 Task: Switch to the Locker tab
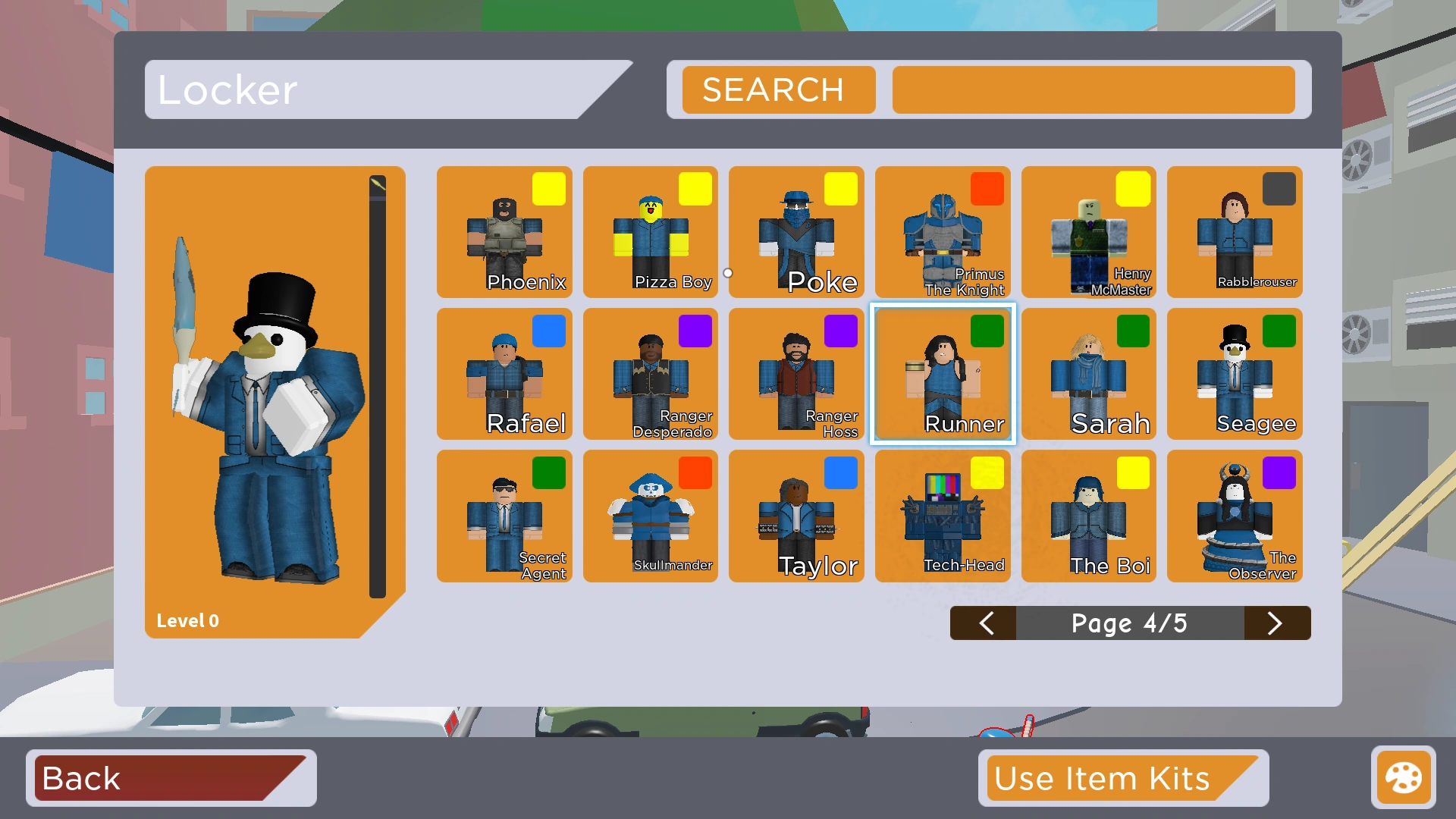(x=303, y=89)
